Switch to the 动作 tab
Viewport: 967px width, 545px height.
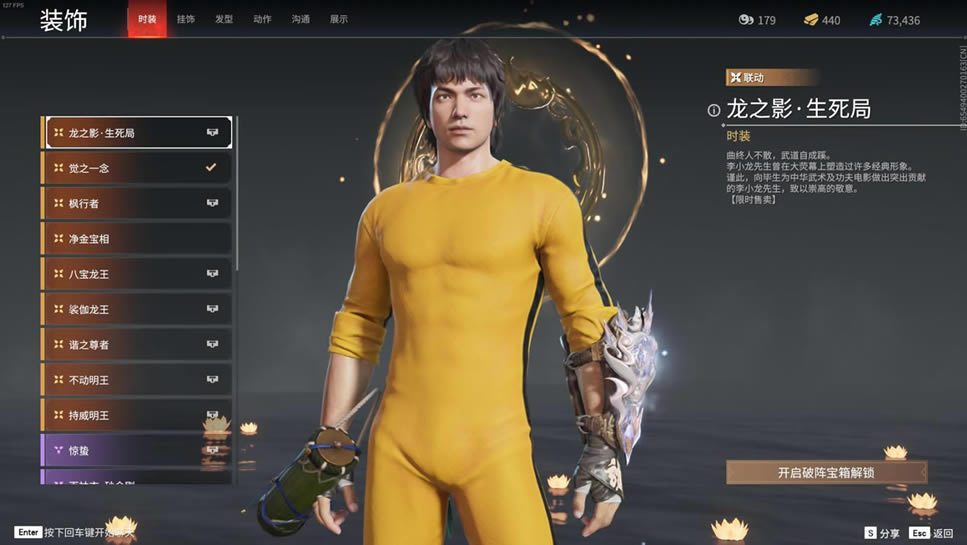click(x=262, y=19)
